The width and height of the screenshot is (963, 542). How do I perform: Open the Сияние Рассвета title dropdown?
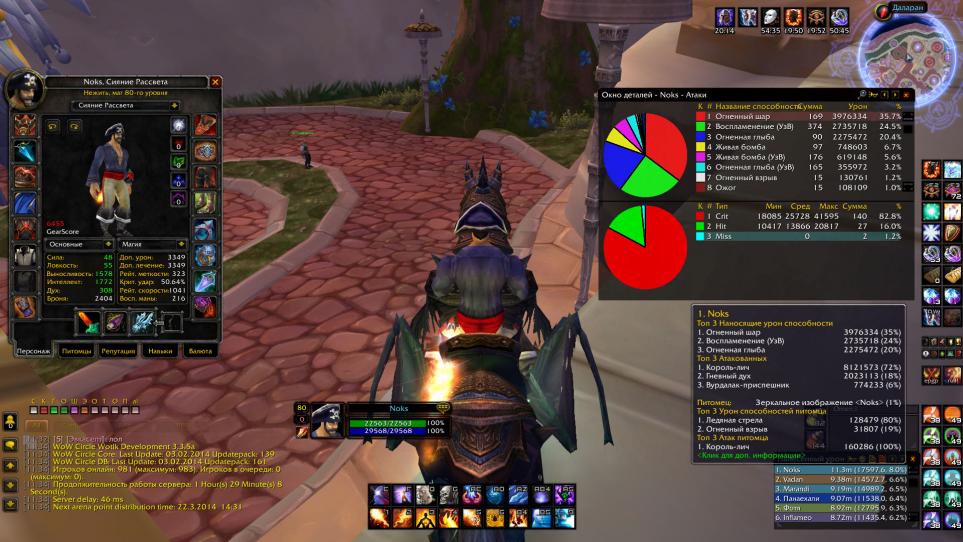pos(125,104)
